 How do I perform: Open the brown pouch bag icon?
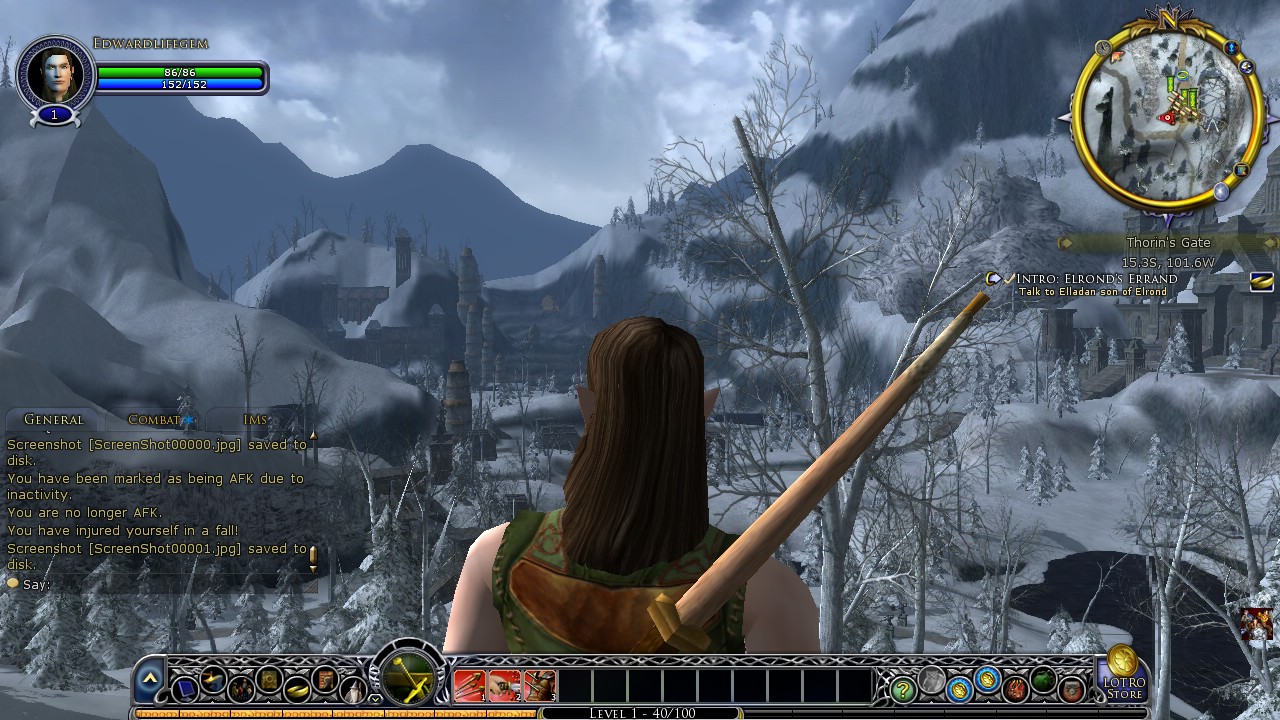tap(1072, 689)
